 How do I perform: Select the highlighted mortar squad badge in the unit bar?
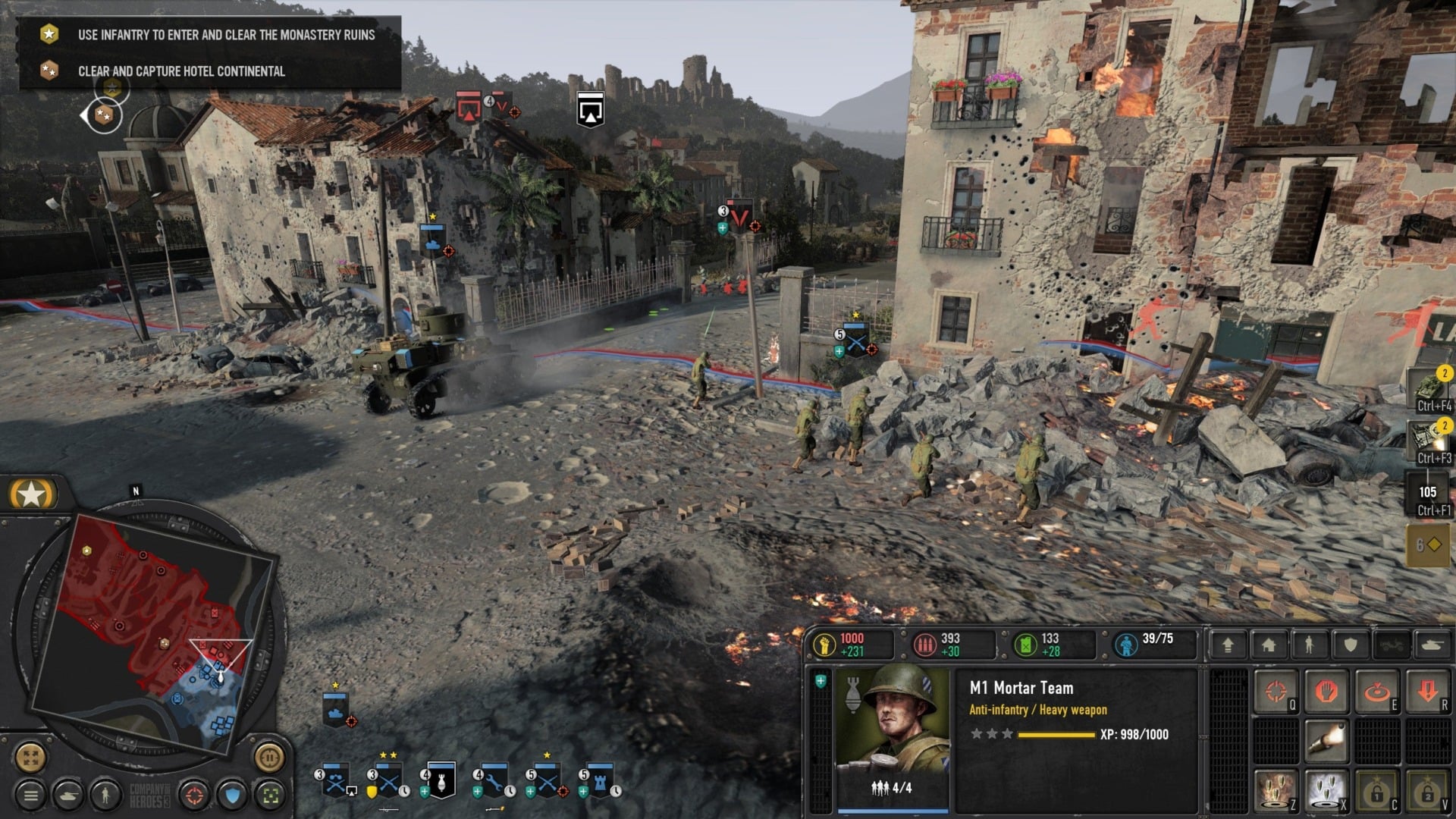pos(441,781)
